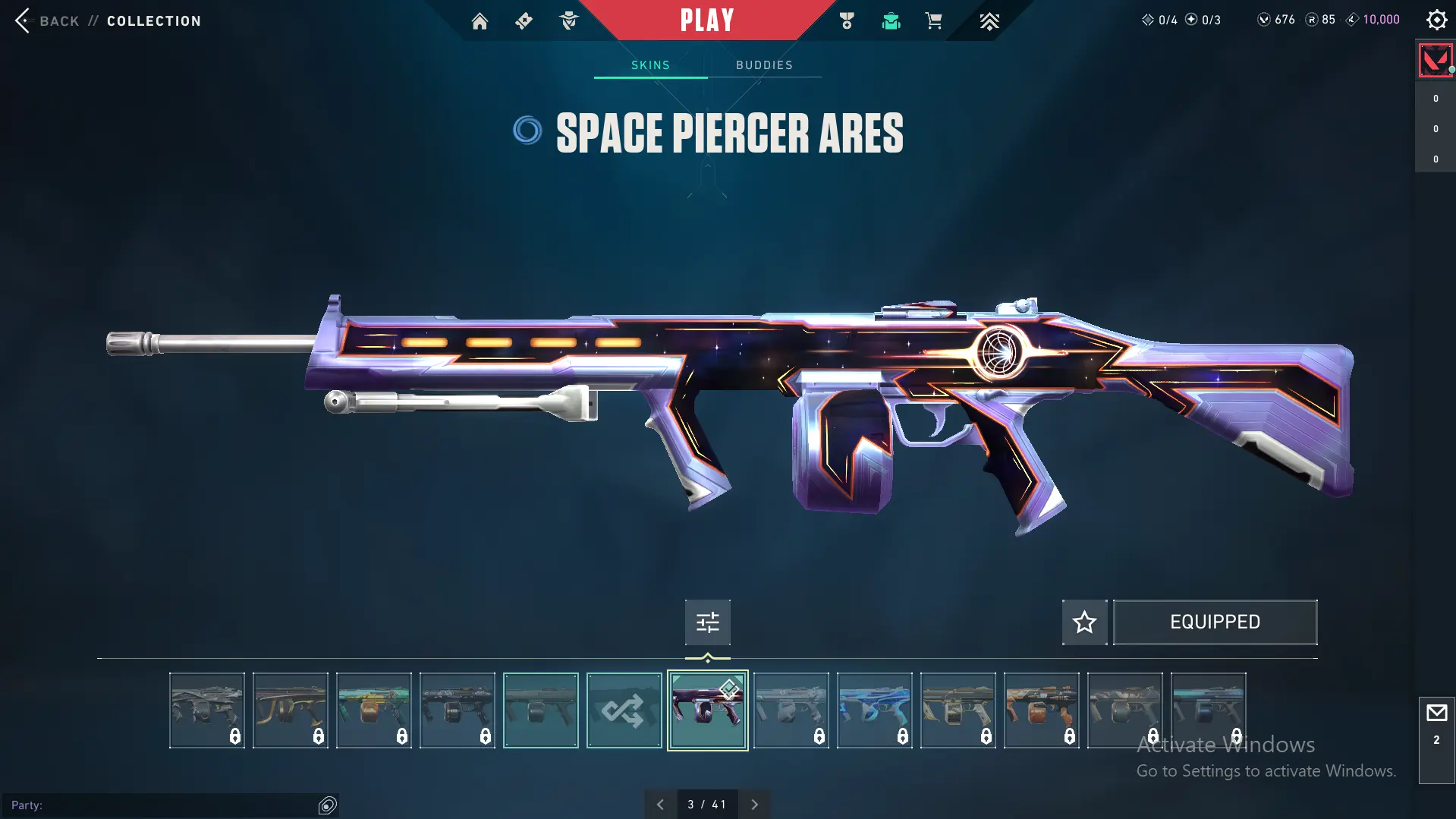Go to the previous skins page

pos(660,805)
